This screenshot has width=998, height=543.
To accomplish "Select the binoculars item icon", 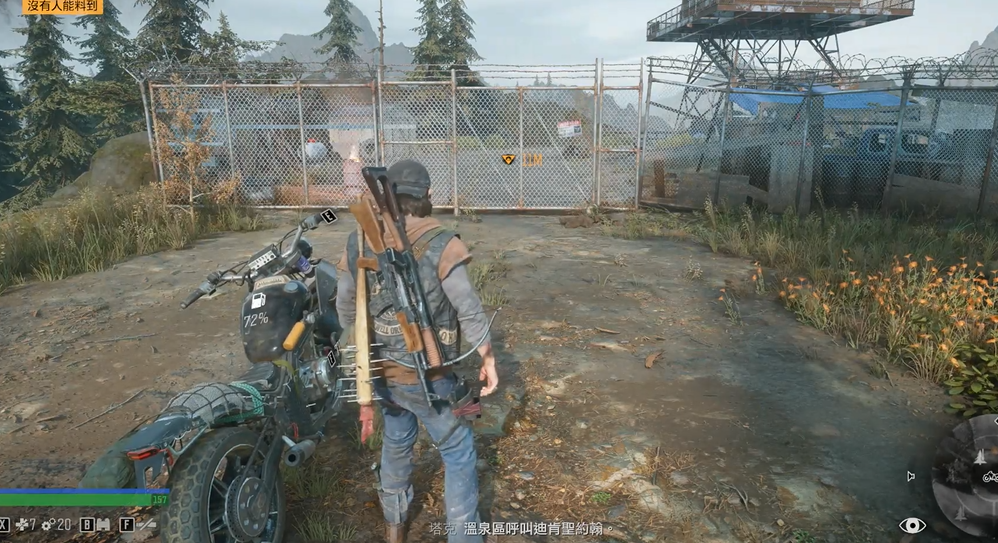I will click(x=103, y=524).
